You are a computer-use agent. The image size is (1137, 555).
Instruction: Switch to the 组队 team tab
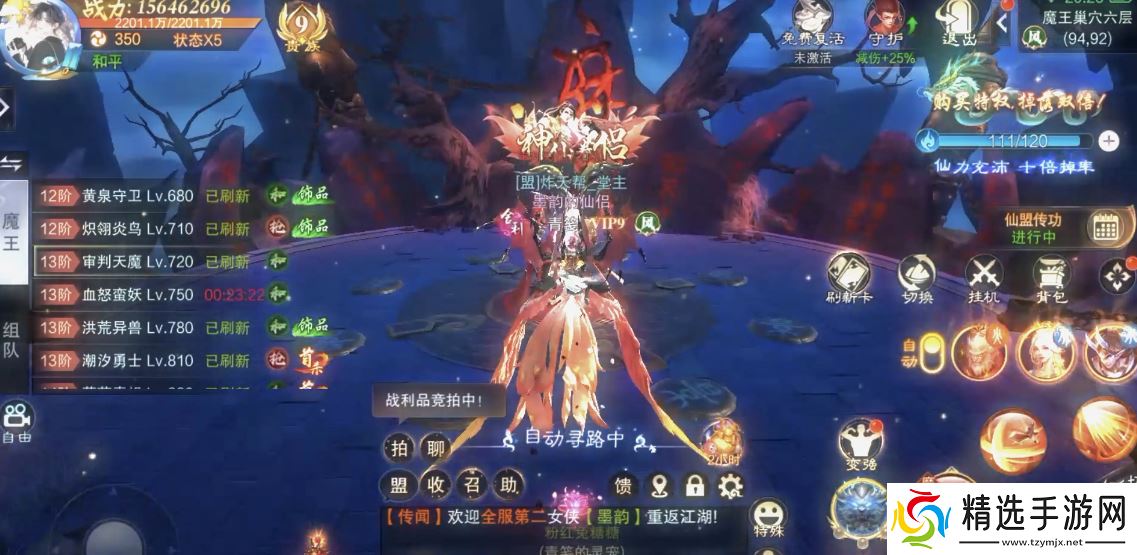pyautogui.click(x=12, y=340)
